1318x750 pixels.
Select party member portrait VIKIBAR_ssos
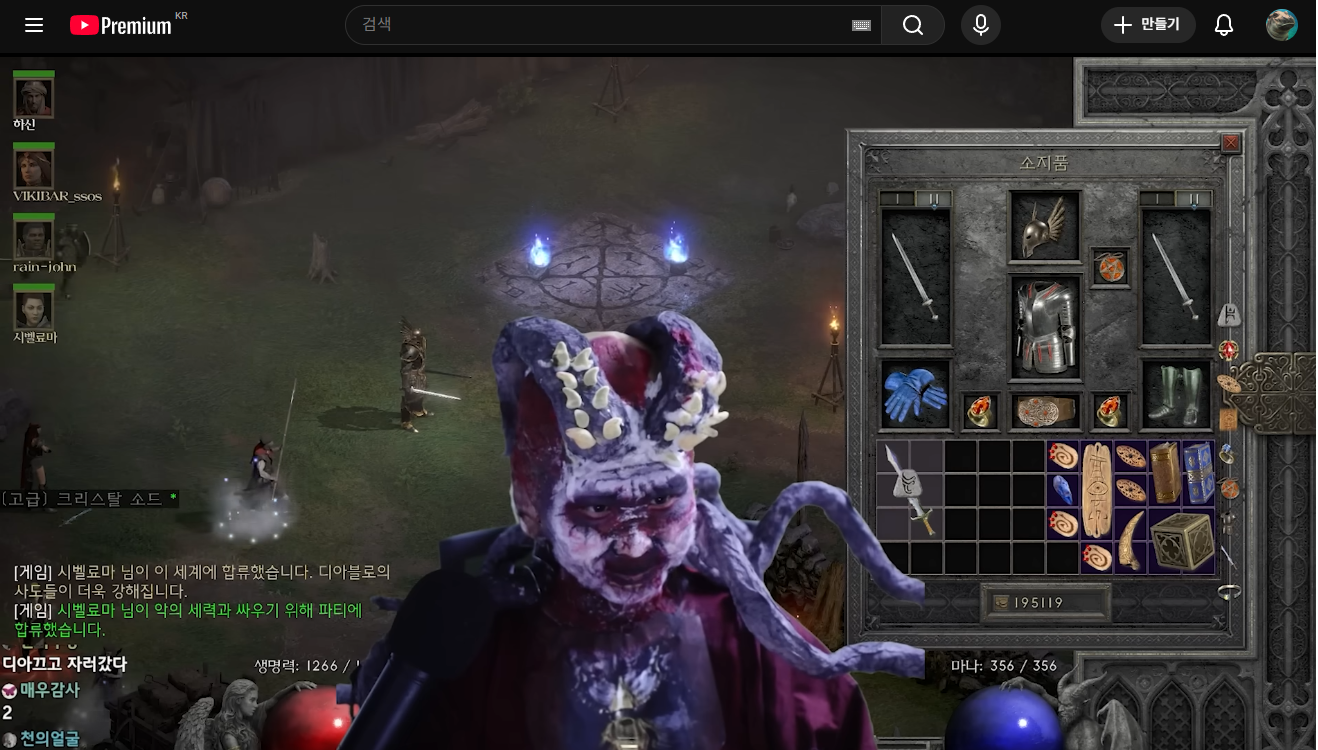34,167
